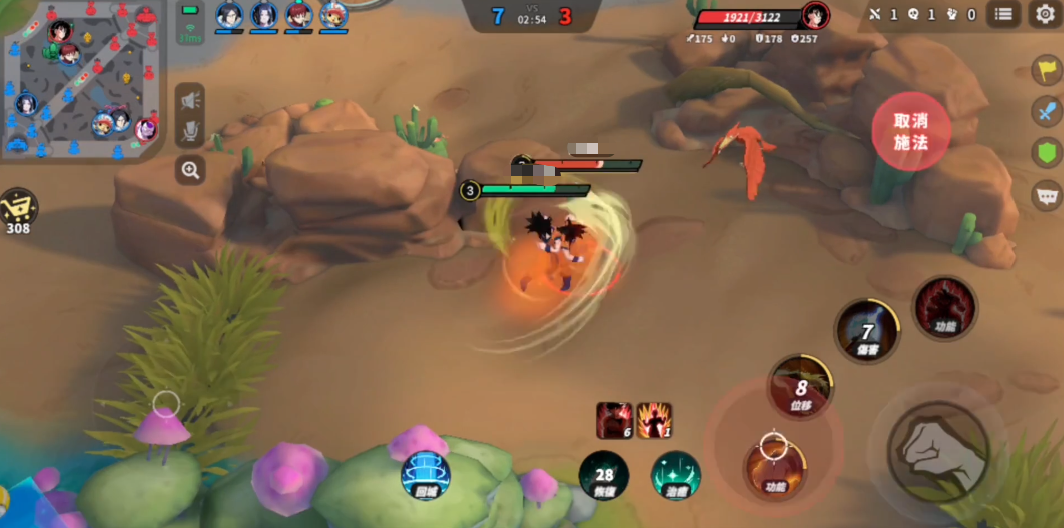Toggle the microphone voice button

pyautogui.click(x=190, y=131)
